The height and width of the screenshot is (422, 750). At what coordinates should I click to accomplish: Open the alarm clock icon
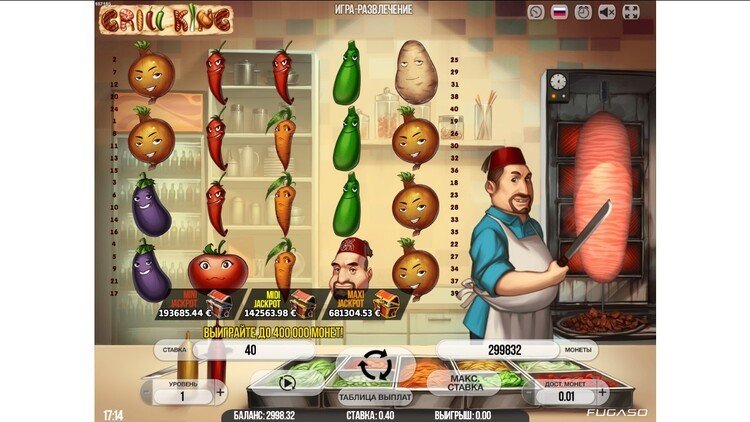tap(584, 12)
